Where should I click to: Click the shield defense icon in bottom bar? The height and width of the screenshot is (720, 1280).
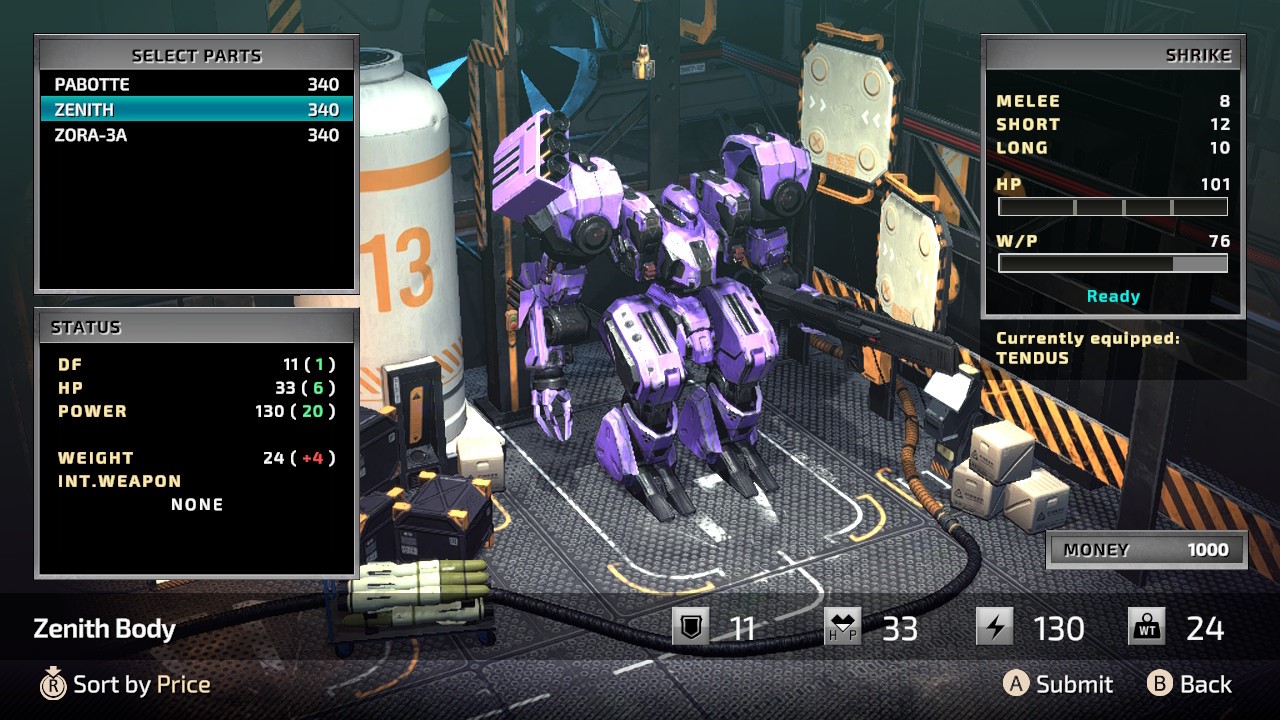coord(690,628)
